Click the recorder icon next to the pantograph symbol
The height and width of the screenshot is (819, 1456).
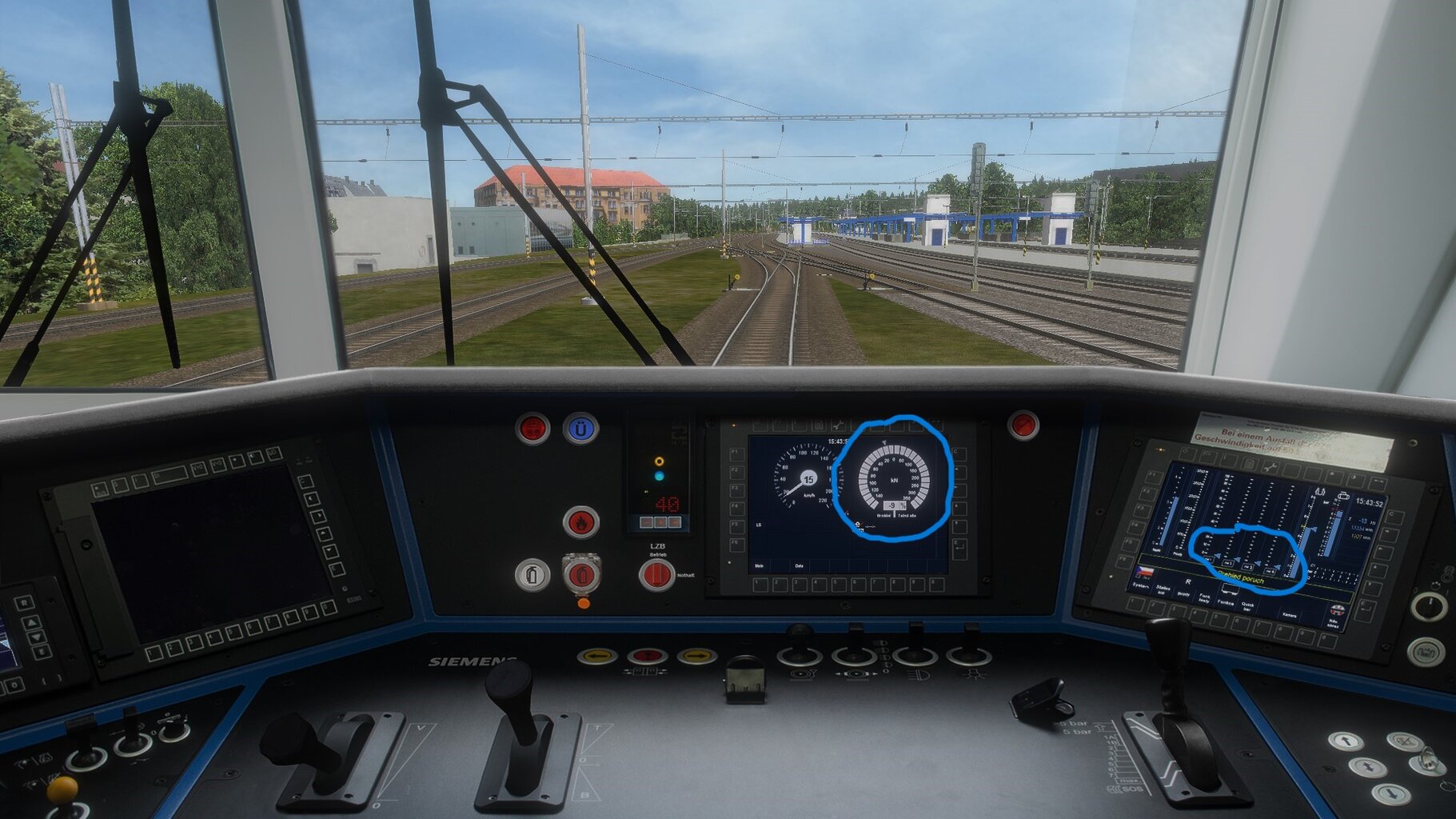(x=1343, y=497)
